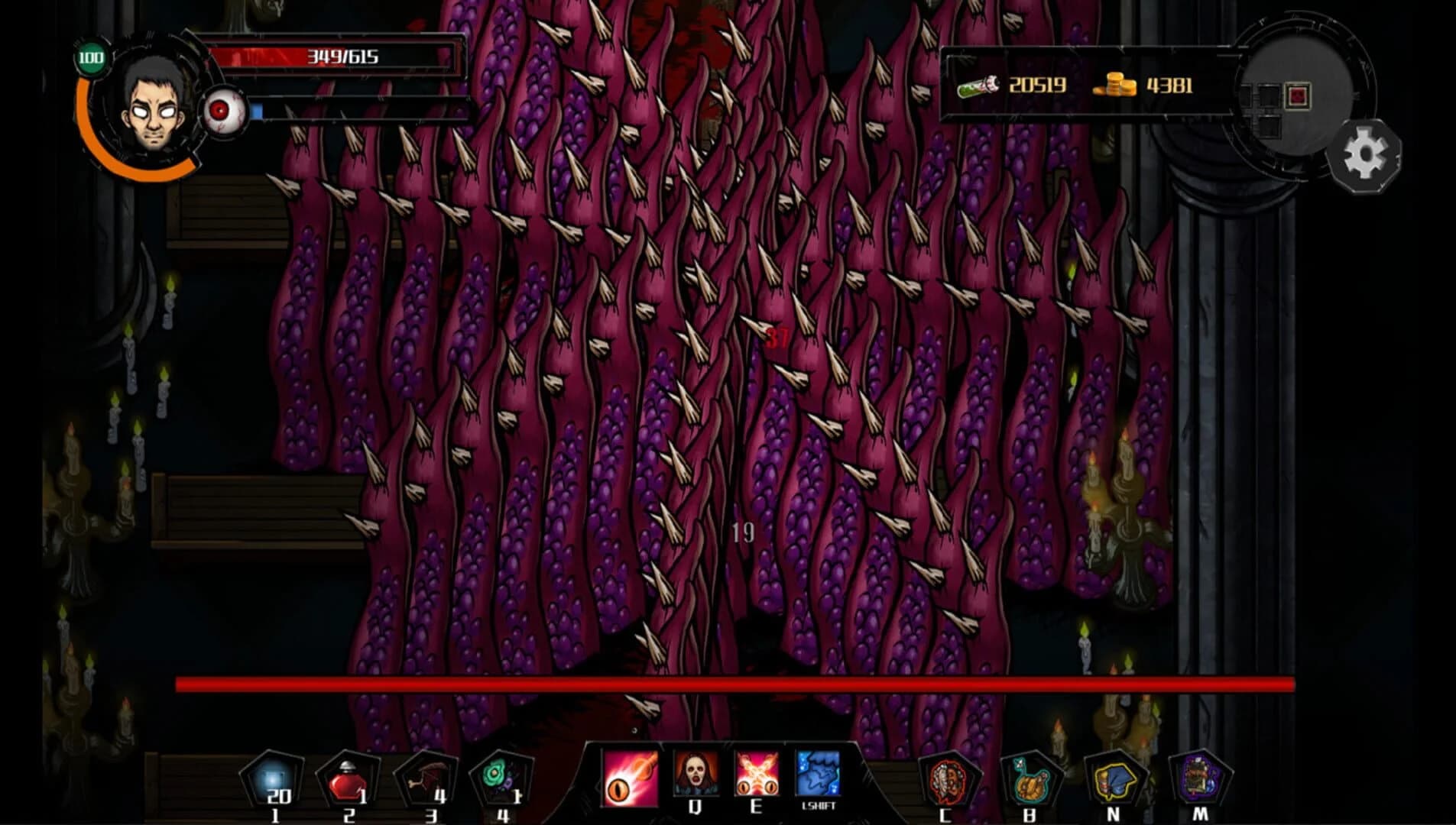
Task: Click the red room marker on the minimap
Action: (x=1298, y=94)
